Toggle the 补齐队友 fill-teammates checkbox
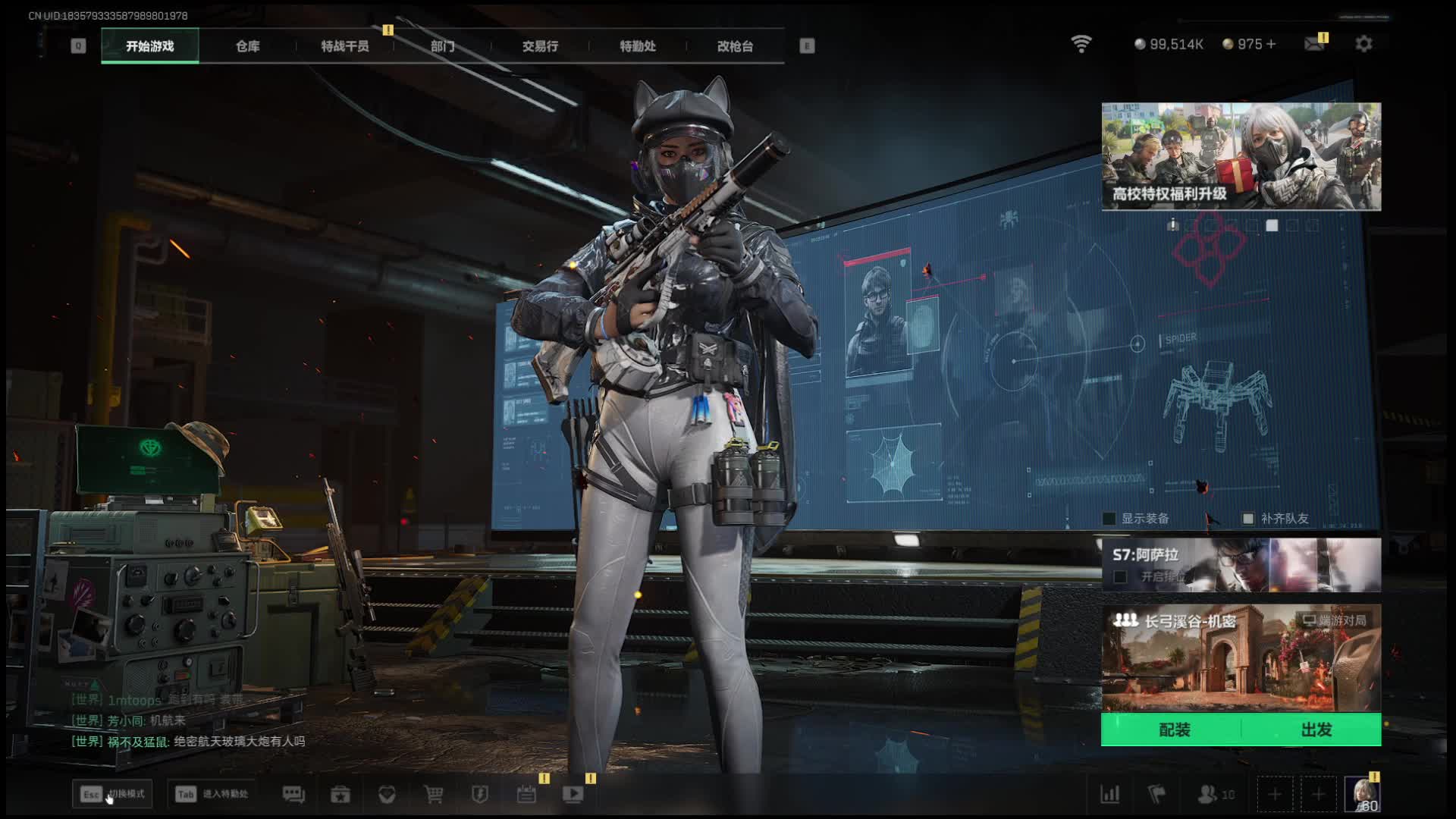Screen dimensions: 1456x819 coord(1248,519)
